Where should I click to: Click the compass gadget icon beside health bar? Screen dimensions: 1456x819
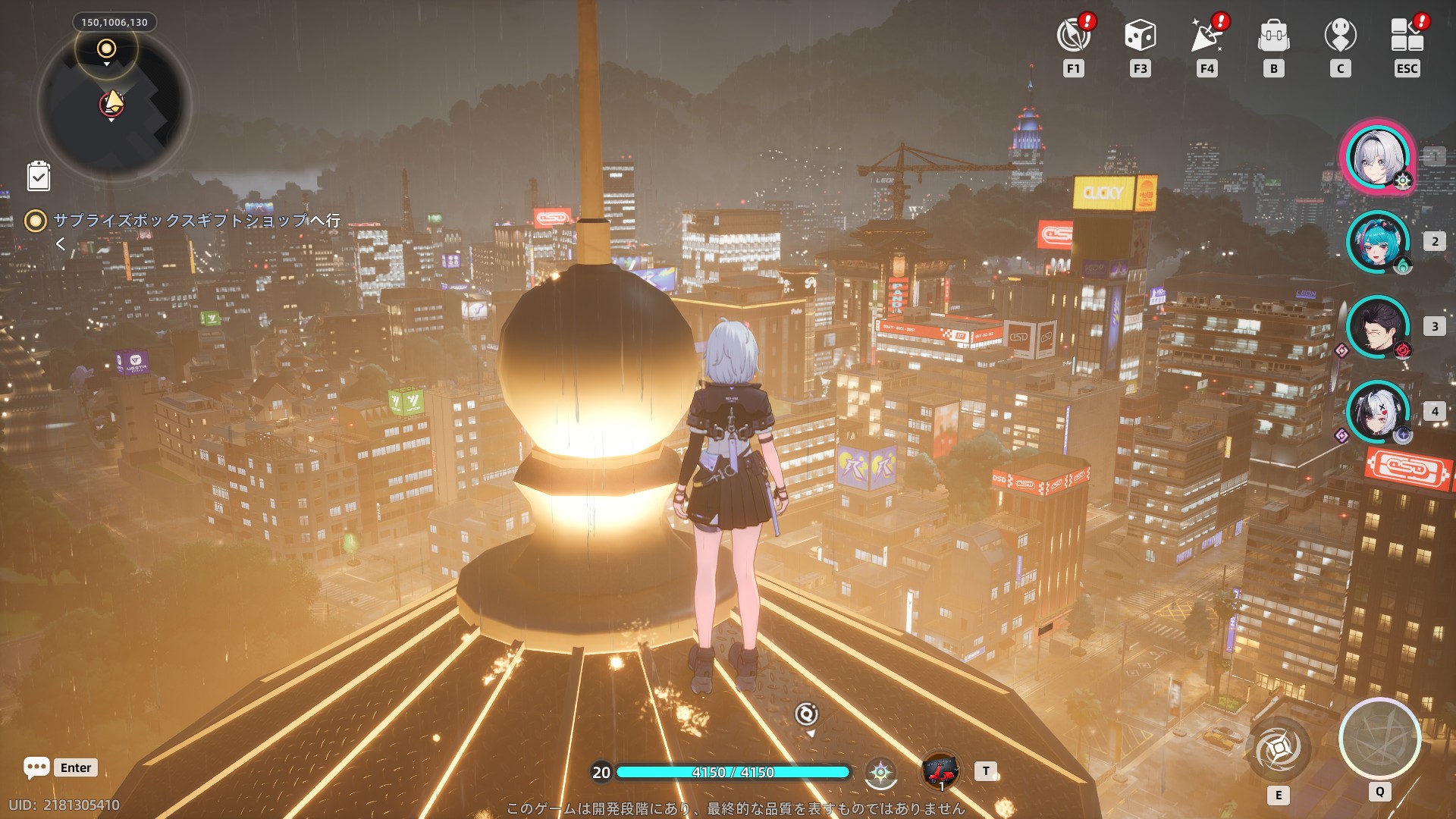[x=880, y=772]
